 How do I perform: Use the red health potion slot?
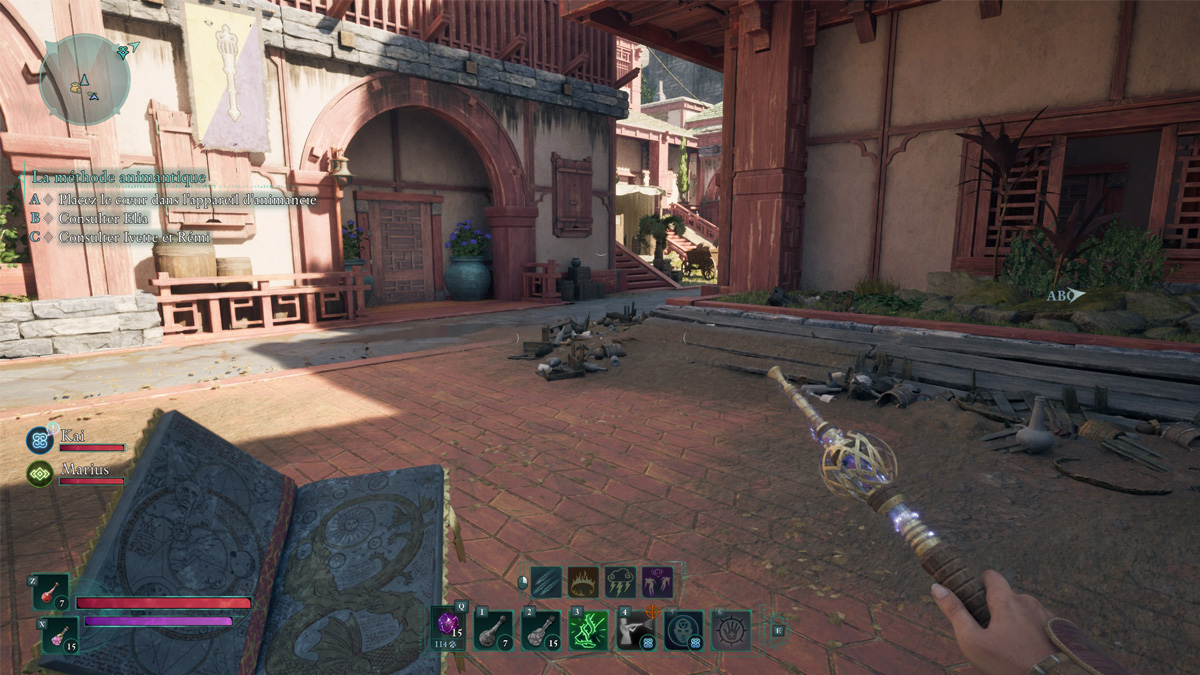(52, 592)
